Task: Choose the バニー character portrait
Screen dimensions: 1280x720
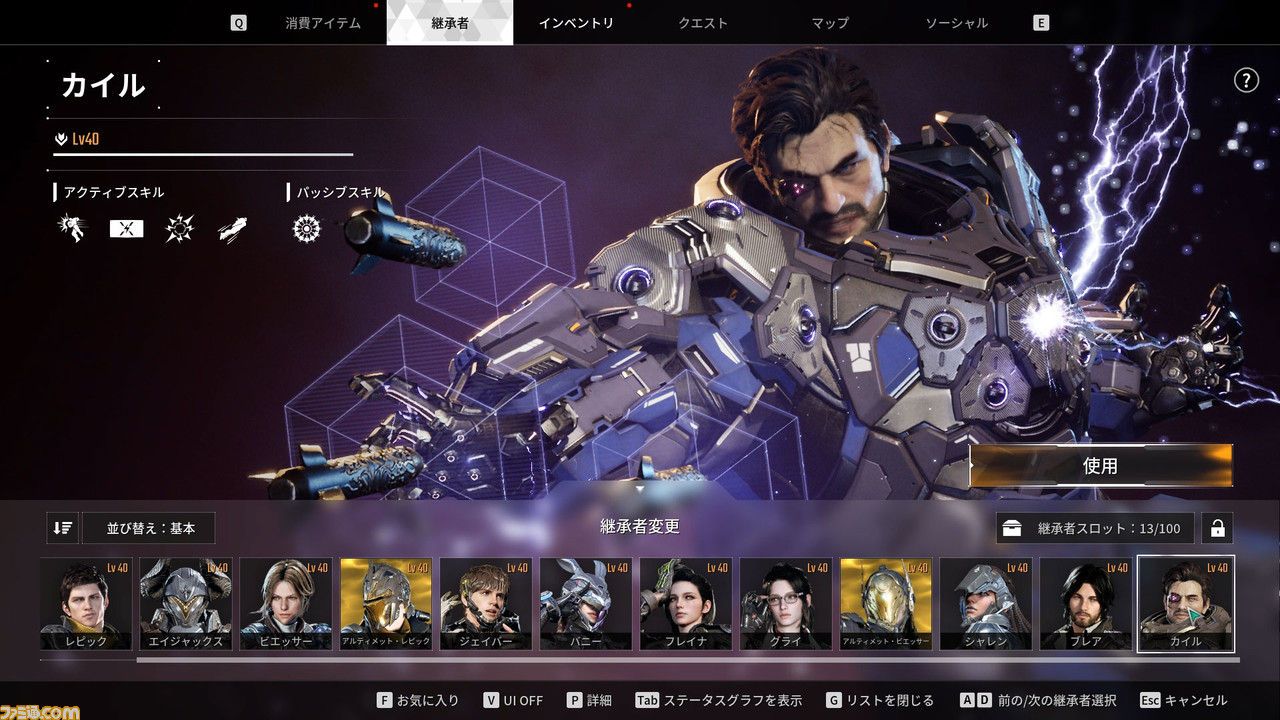Action: [586, 604]
